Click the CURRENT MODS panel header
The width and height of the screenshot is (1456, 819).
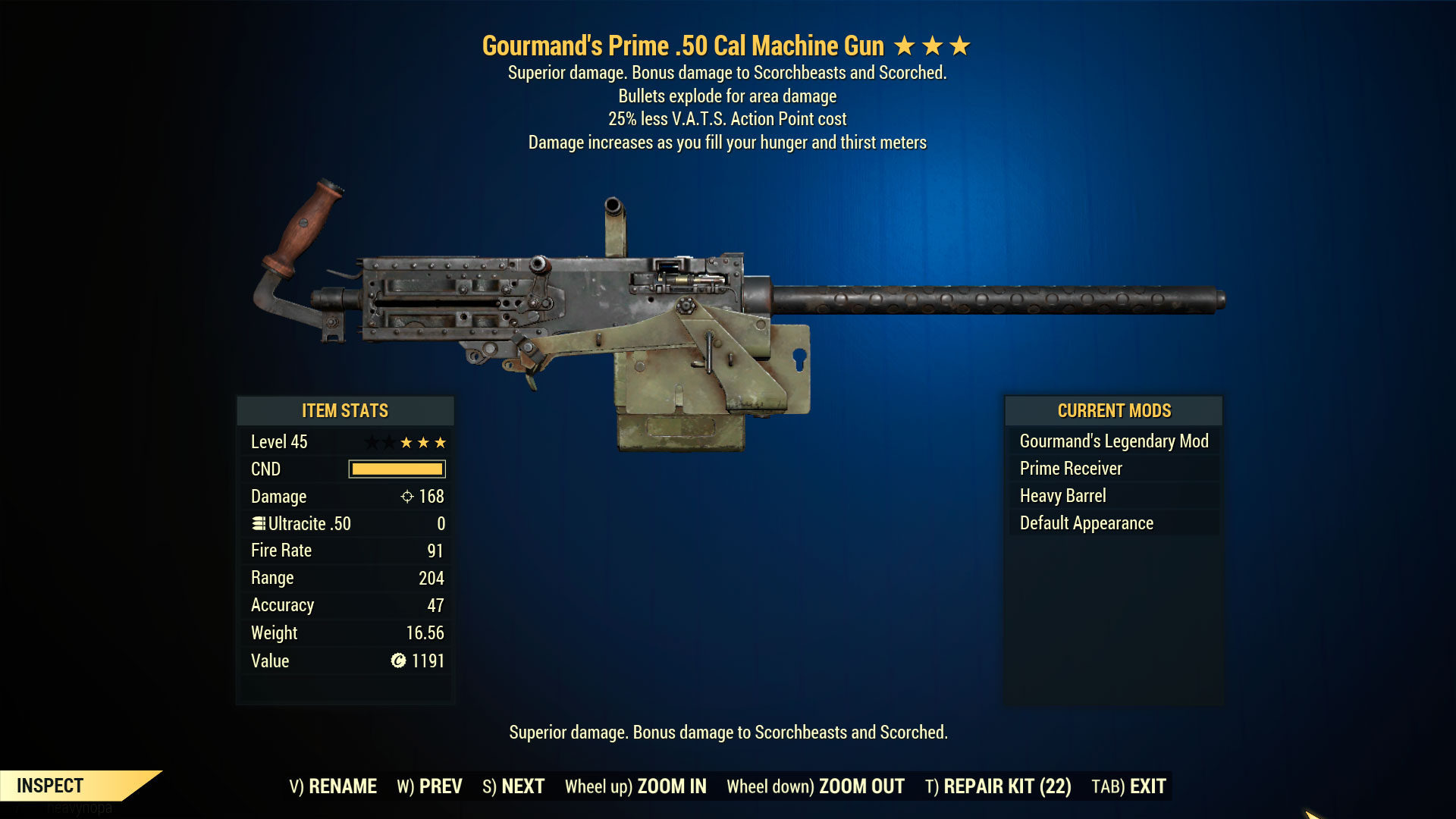pos(1113,410)
